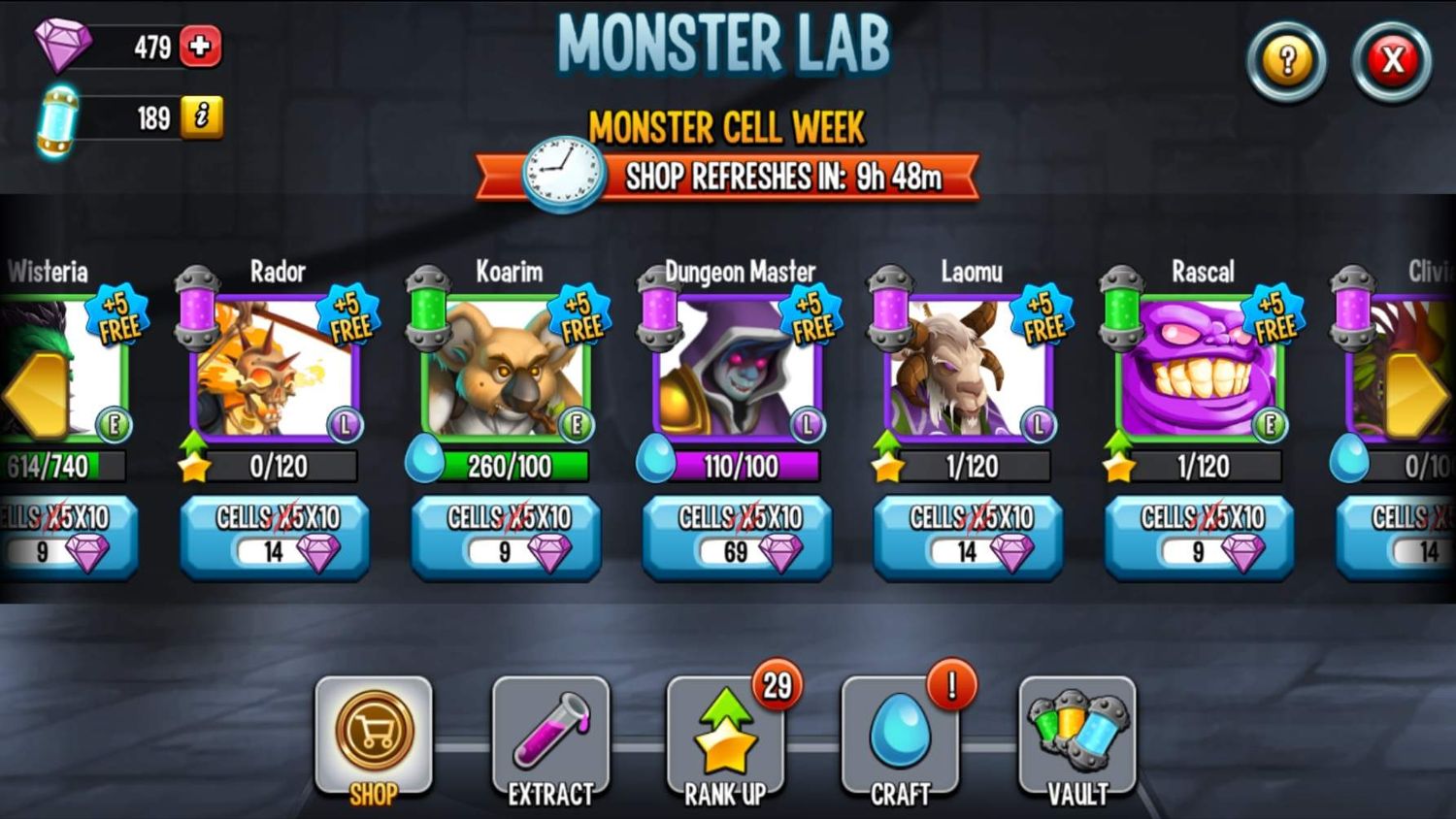
Task: Select the Extract vial icon
Action: coord(549,736)
